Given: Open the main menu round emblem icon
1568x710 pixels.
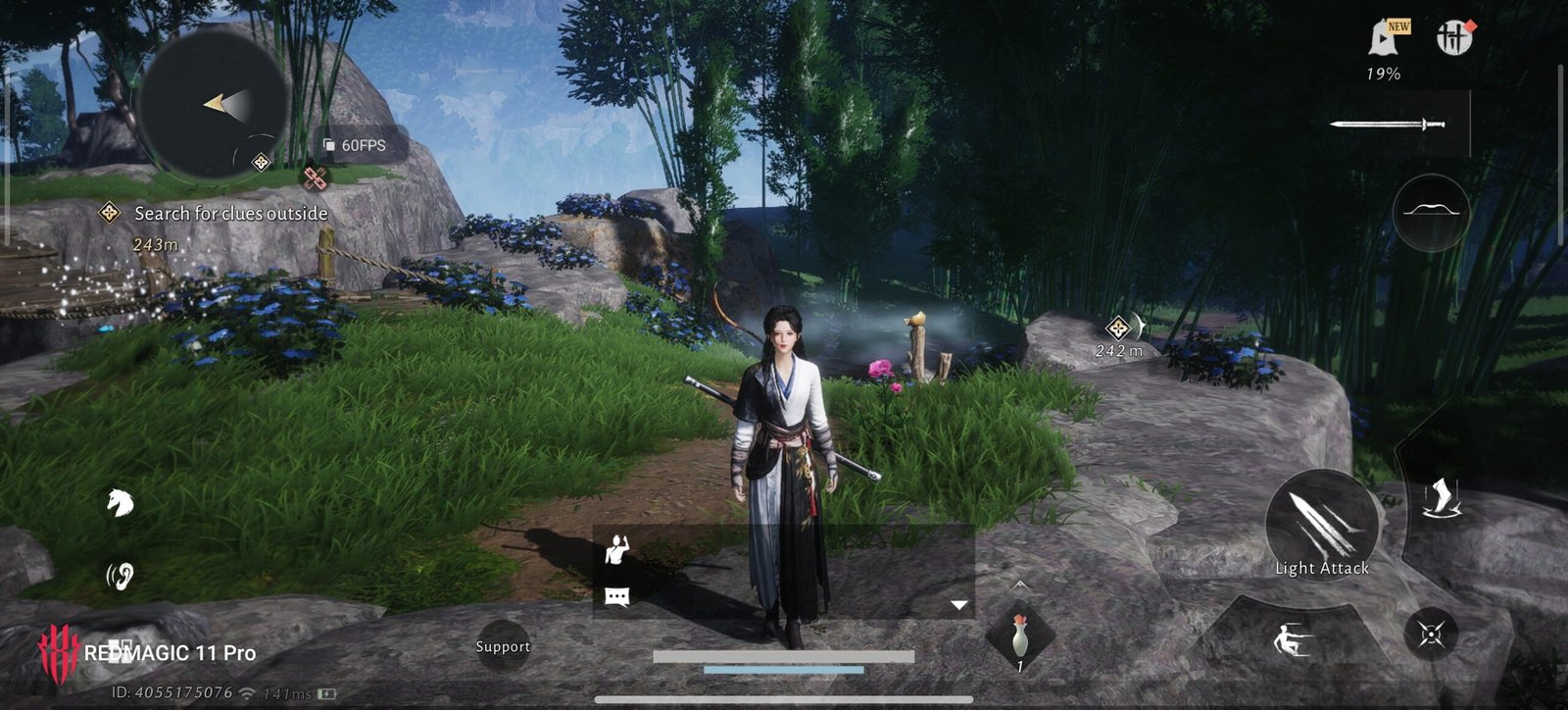Looking at the screenshot, I should click(x=1455, y=38).
